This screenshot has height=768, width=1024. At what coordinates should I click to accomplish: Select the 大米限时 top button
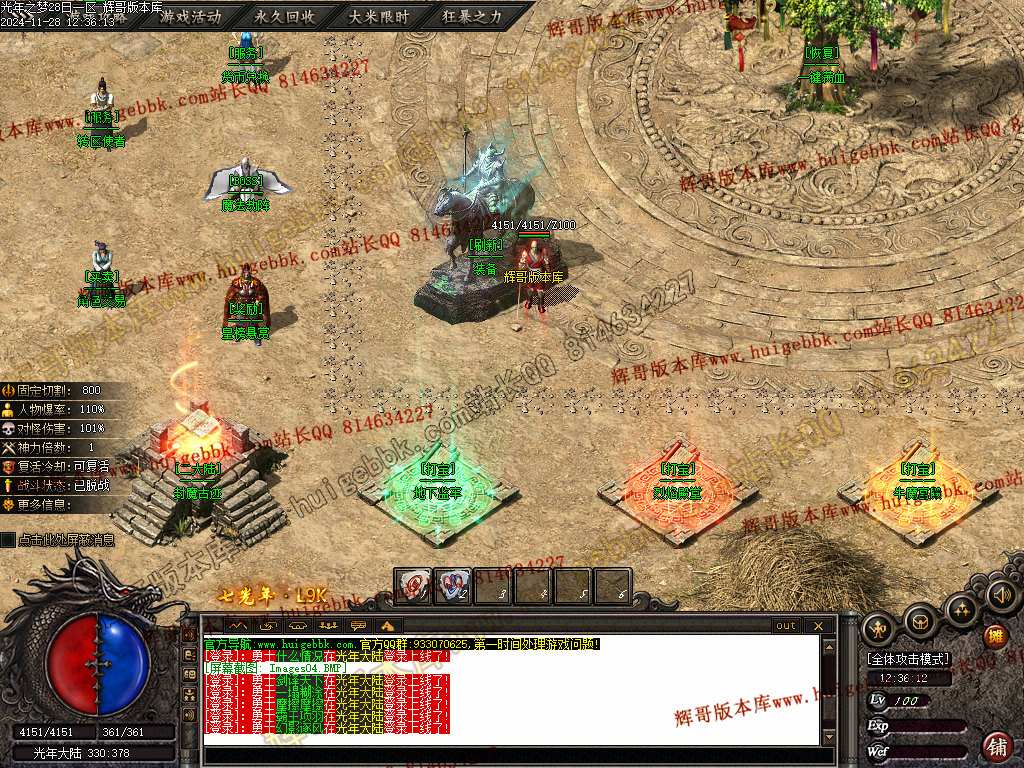point(378,16)
